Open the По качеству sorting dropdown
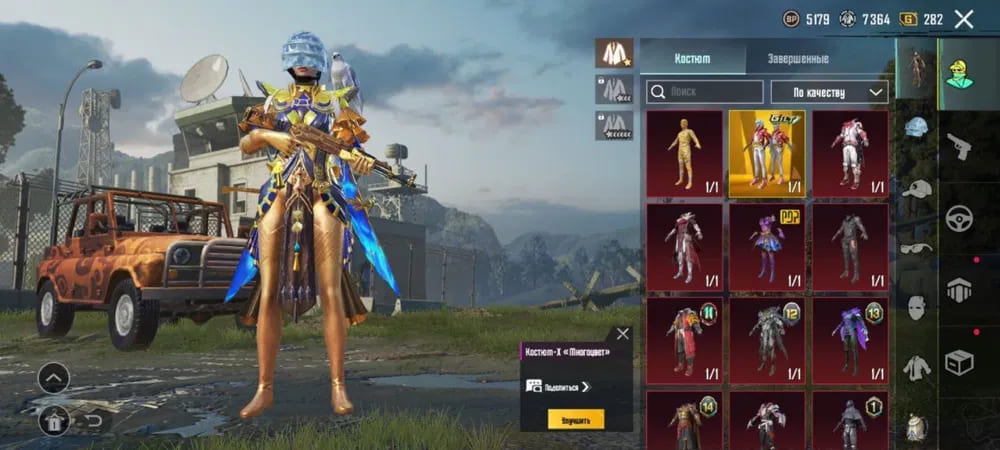The image size is (1000, 450). 829,92
